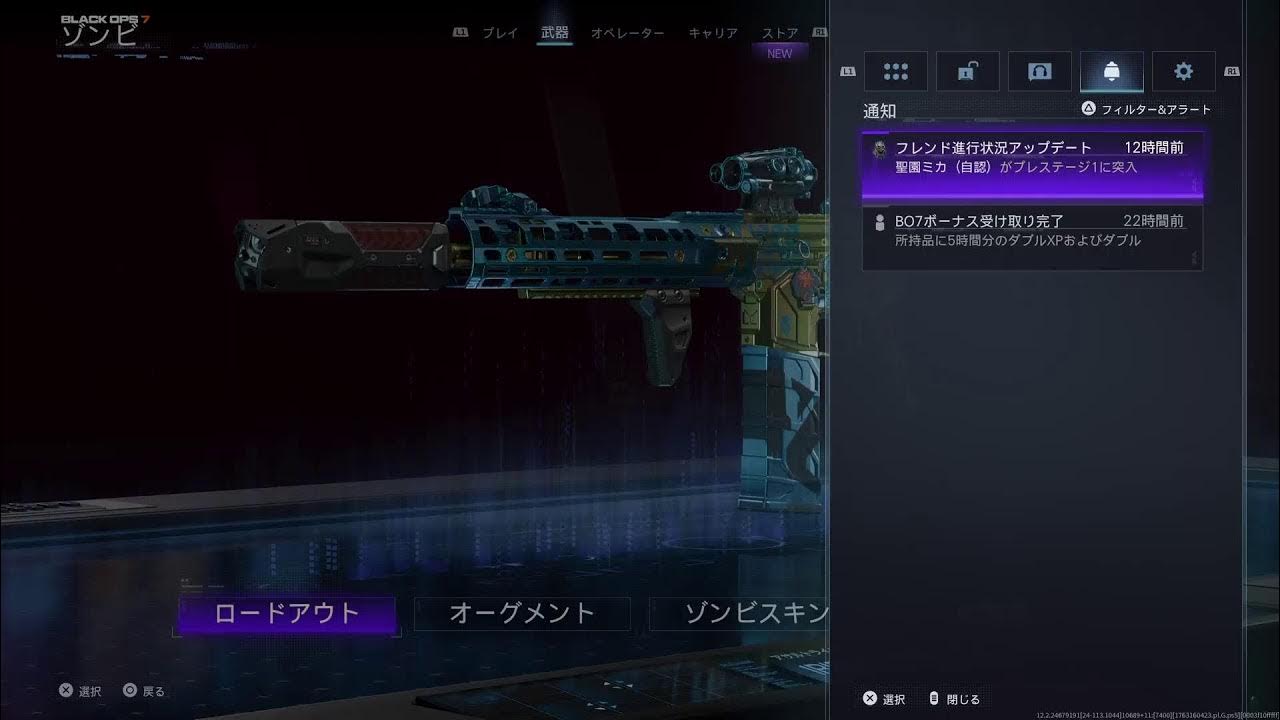Select the unlocked padlock icon
Image resolution: width=1280 pixels, height=720 pixels.
tap(967, 70)
